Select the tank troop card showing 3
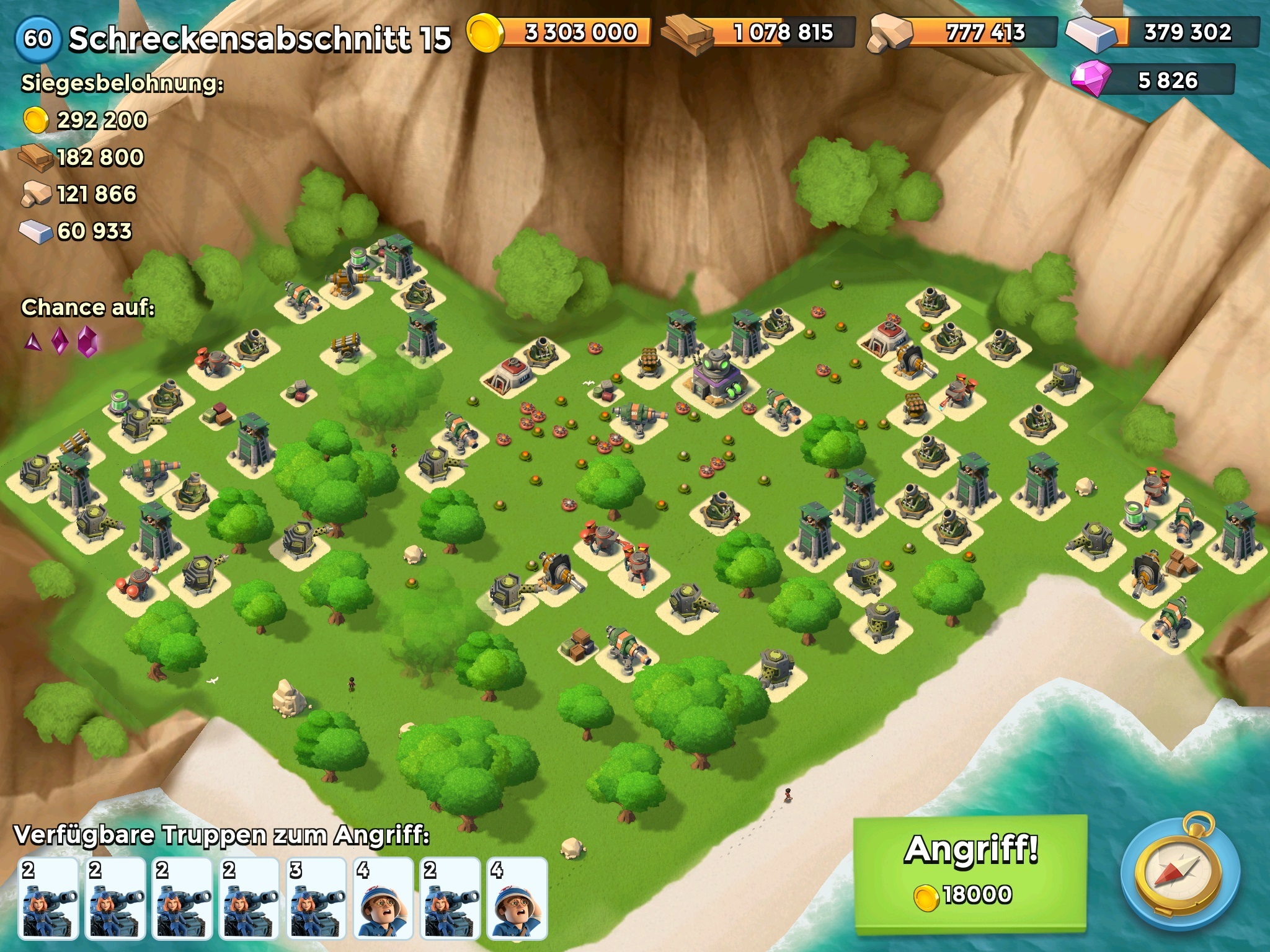This screenshot has width=1270, height=952. (x=316, y=897)
